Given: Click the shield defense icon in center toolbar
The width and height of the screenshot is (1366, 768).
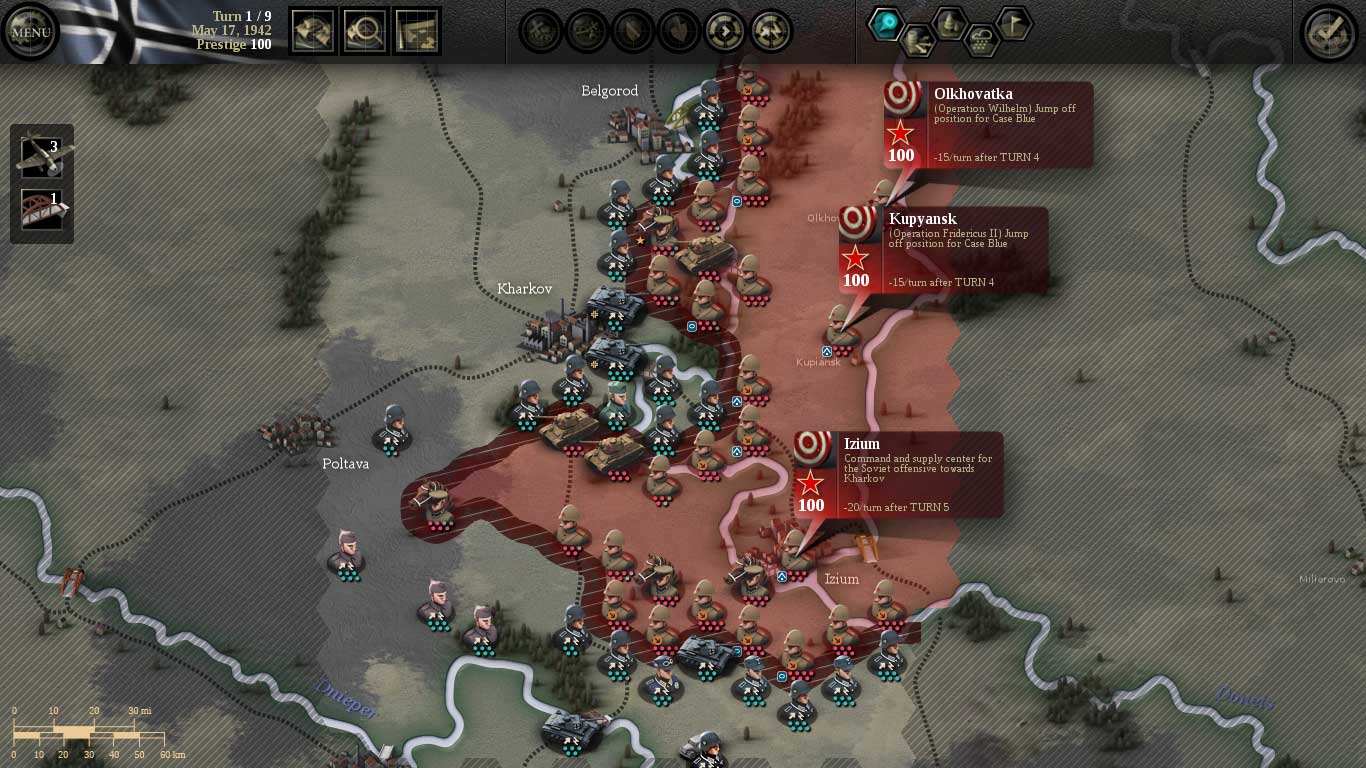Looking at the screenshot, I should click(x=633, y=33).
